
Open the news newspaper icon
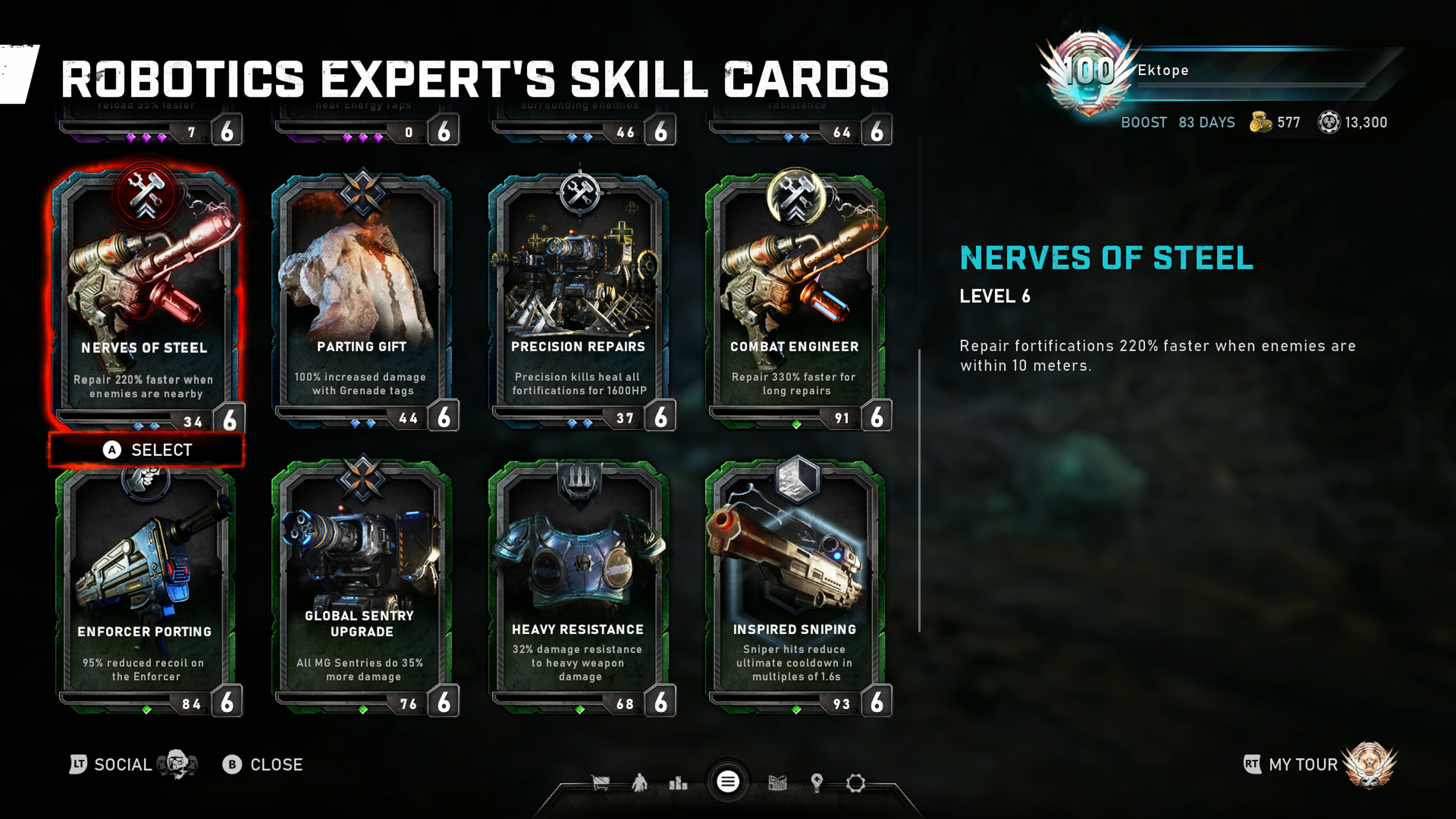click(x=778, y=783)
